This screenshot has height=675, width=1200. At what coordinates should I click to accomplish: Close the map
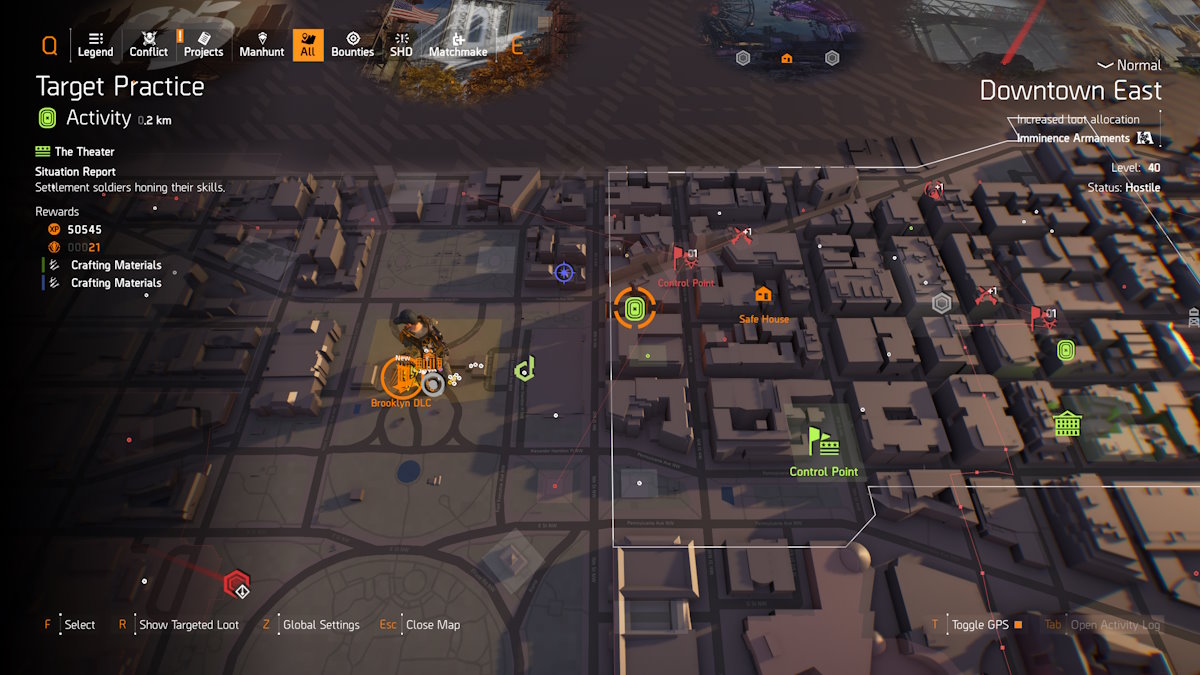tap(432, 625)
